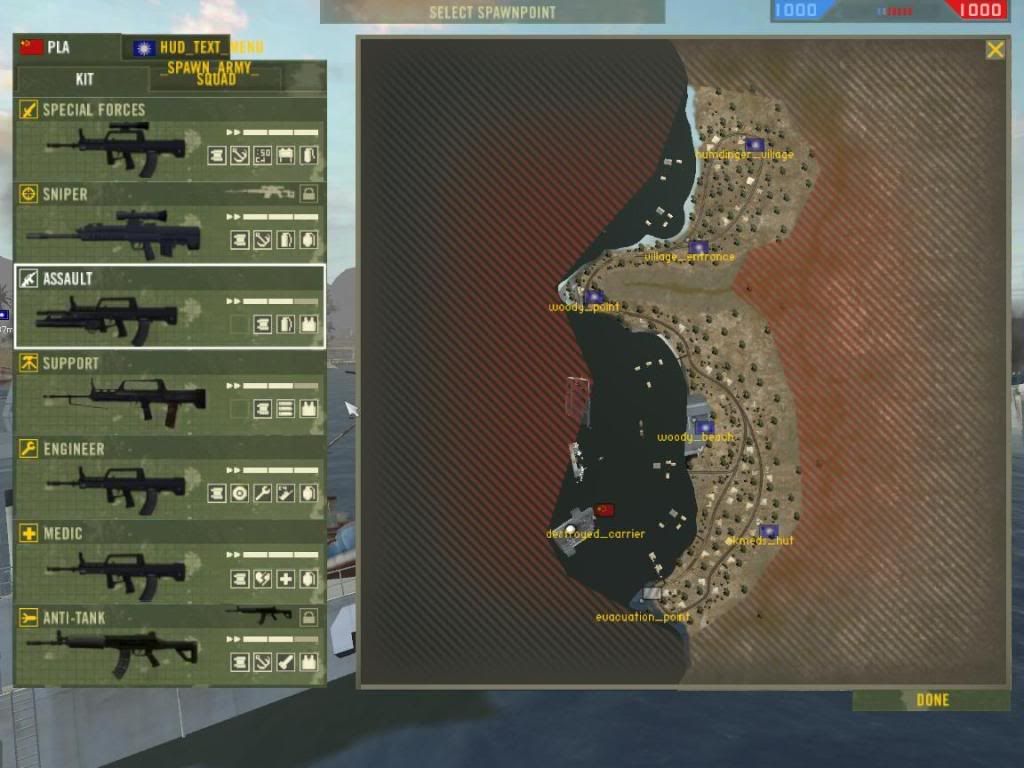Select the Support kit
This screenshot has height=768, width=1024.
[170, 391]
